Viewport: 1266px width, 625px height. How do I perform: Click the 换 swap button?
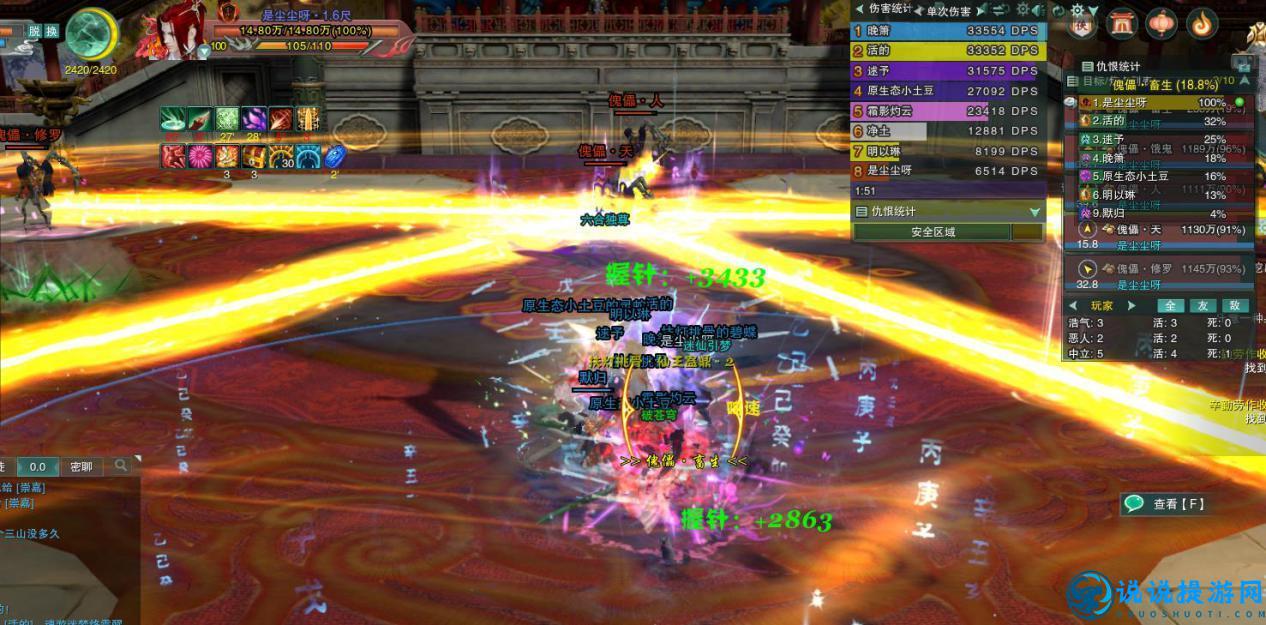point(52,32)
